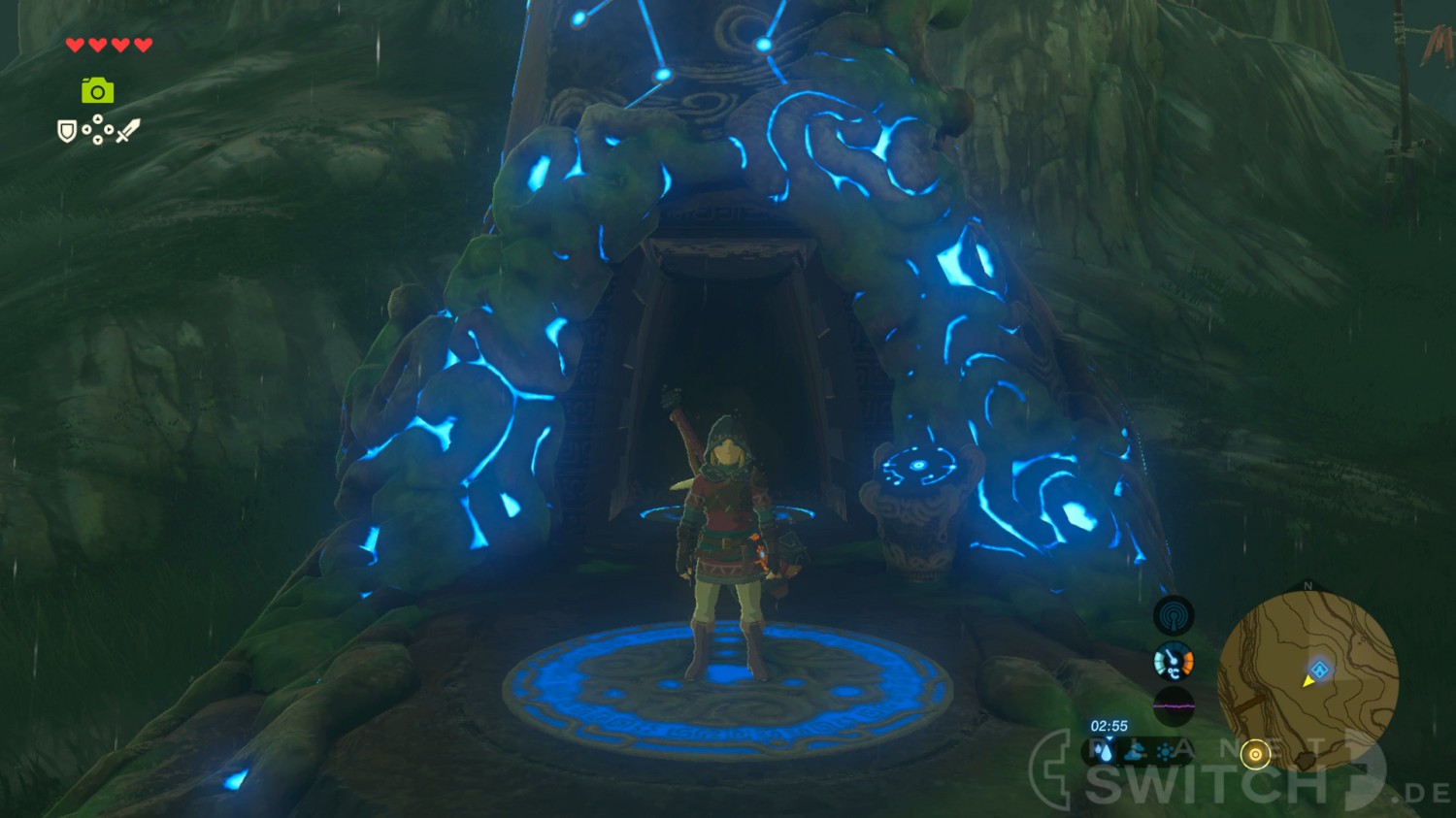
Task: Open the sword weapon quick-select icon
Action: tap(128, 131)
